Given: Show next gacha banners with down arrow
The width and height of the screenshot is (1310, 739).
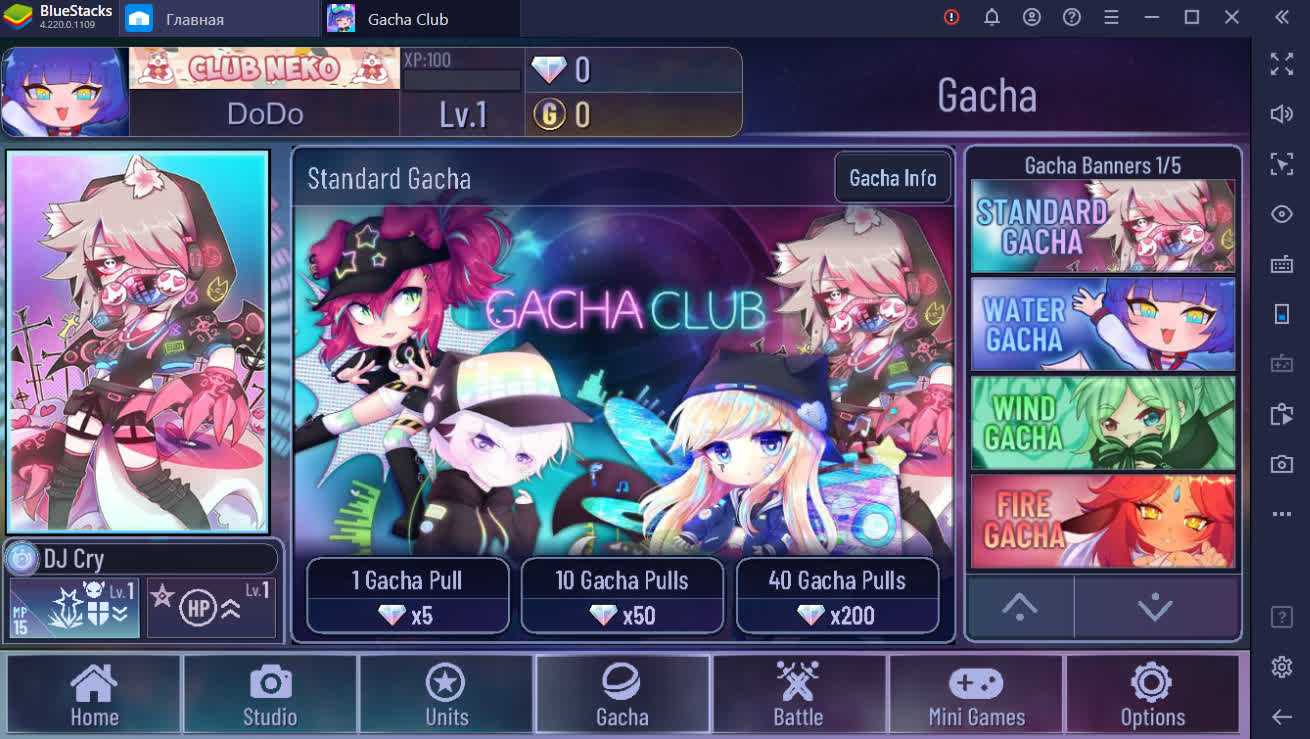Looking at the screenshot, I should coord(1156,606).
